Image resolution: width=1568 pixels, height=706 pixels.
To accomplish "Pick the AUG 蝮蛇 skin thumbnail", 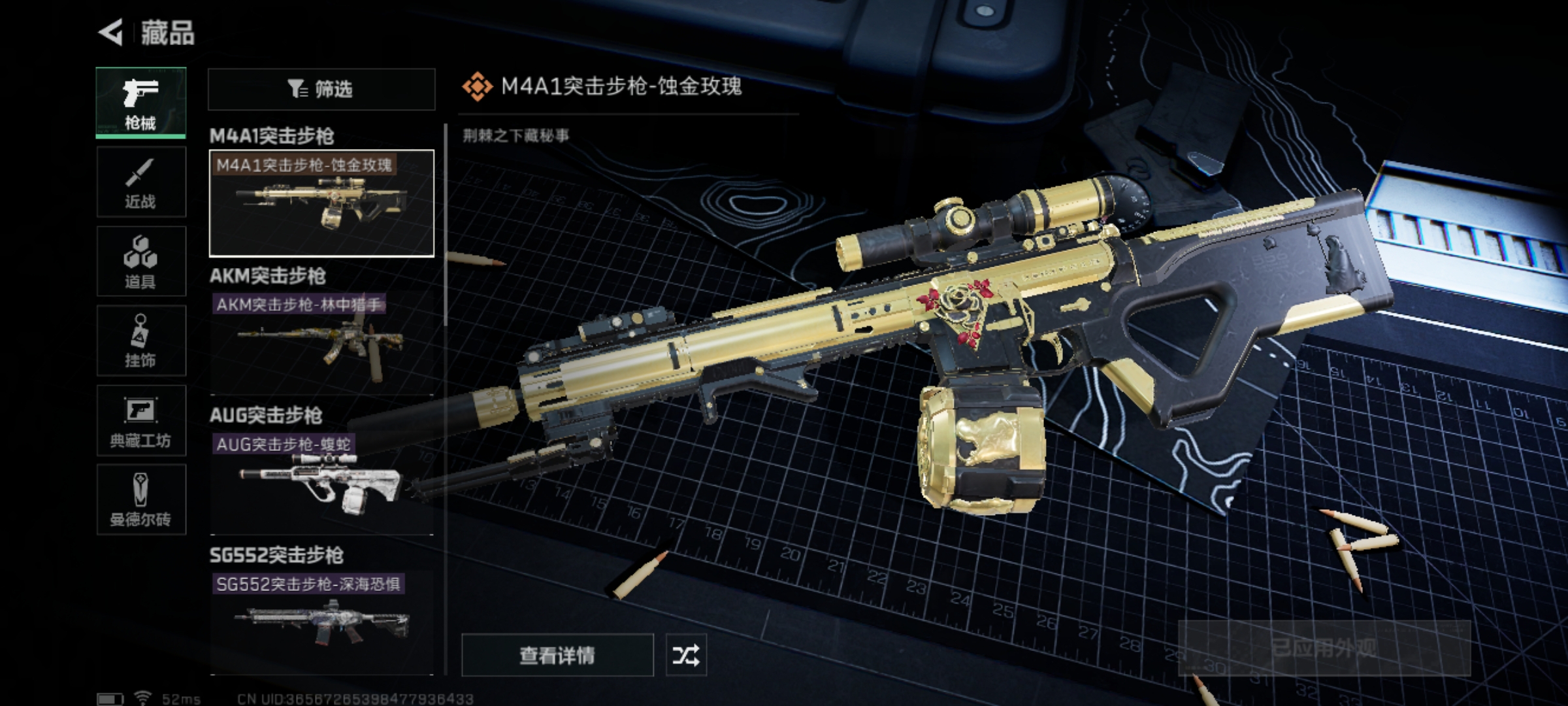I will 321,482.
